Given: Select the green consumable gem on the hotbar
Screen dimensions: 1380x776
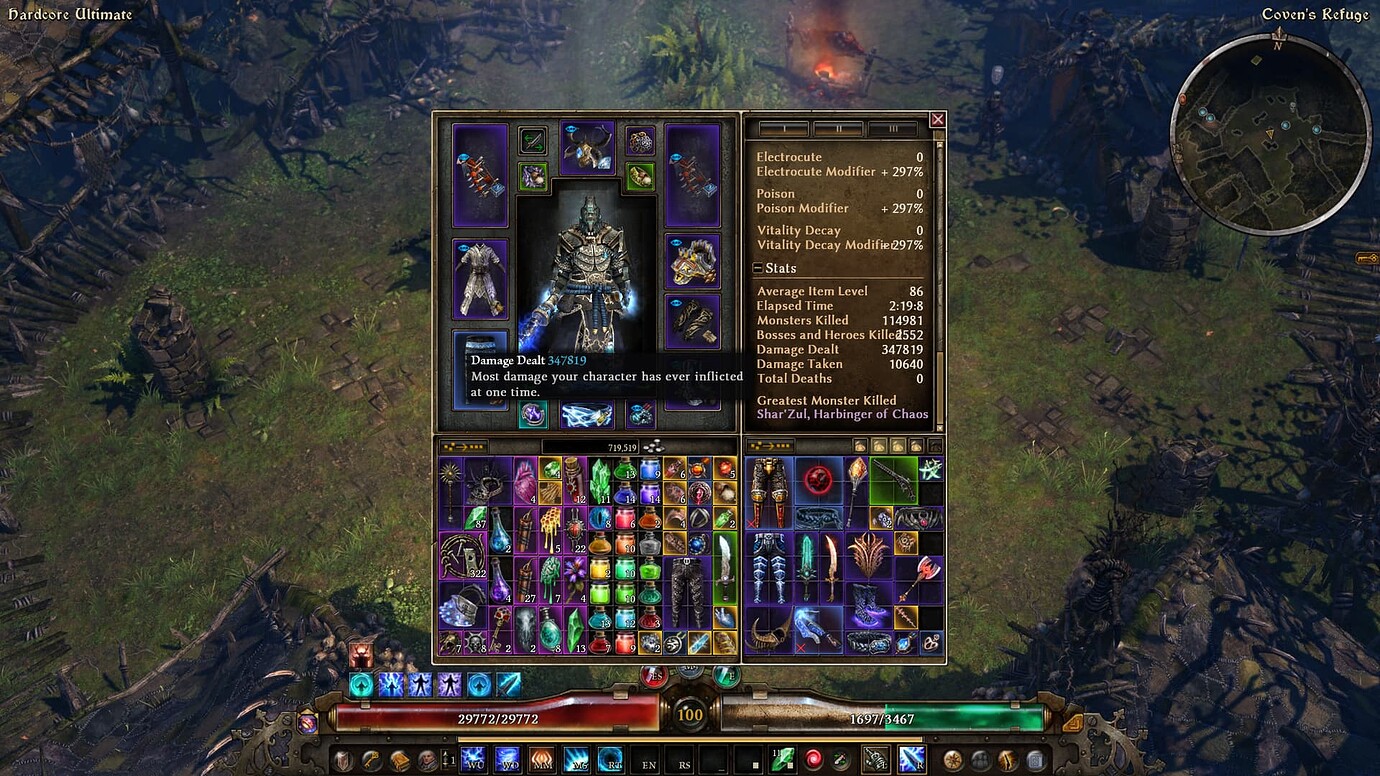Looking at the screenshot, I should click(x=783, y=759).
